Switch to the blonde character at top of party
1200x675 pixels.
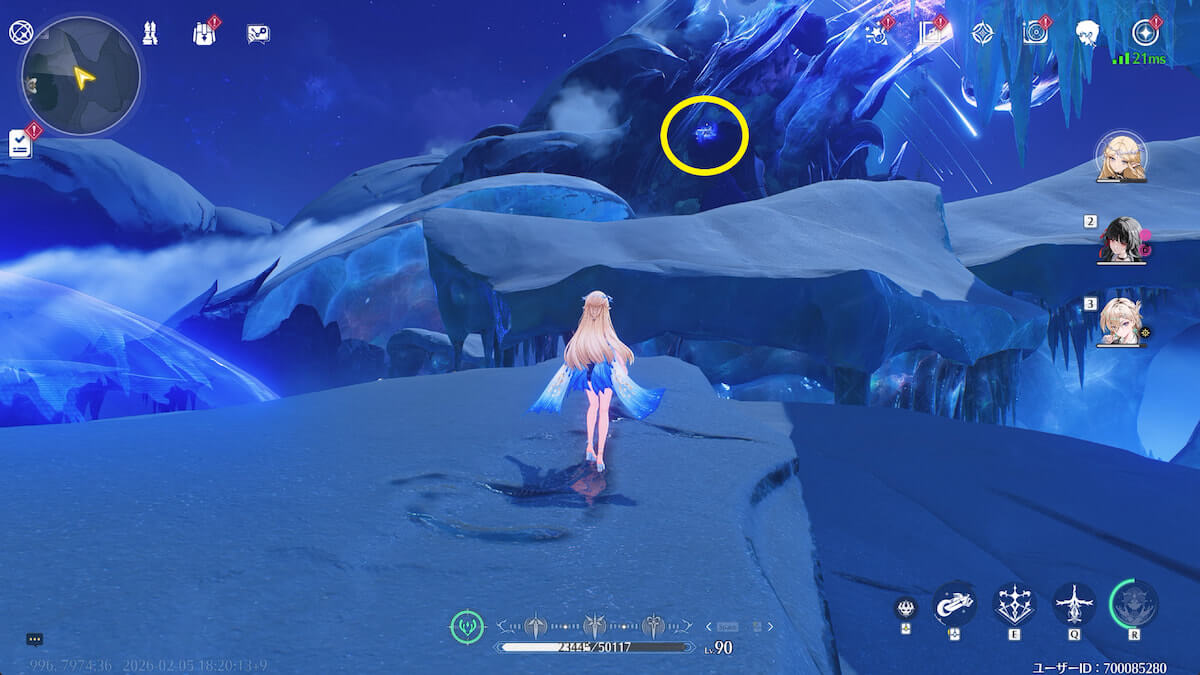(1121, 159)
